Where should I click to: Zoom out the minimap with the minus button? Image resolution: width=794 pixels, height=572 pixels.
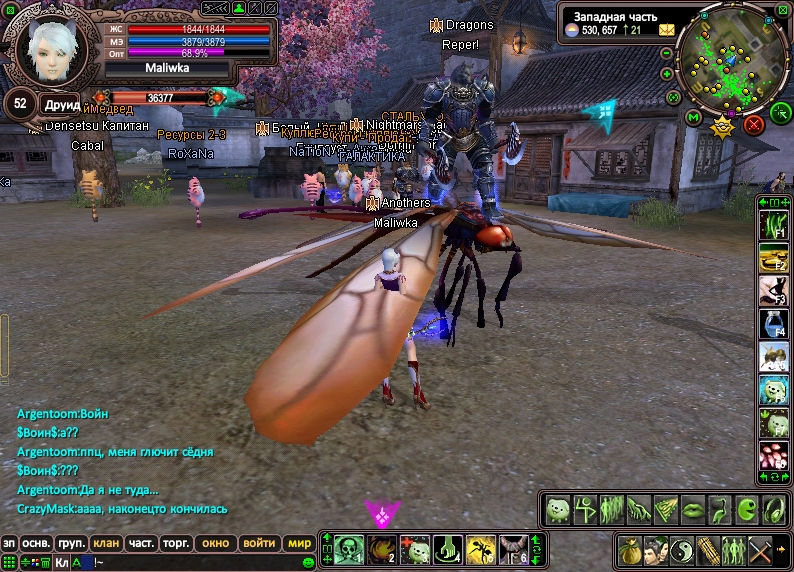coord(667,52)
